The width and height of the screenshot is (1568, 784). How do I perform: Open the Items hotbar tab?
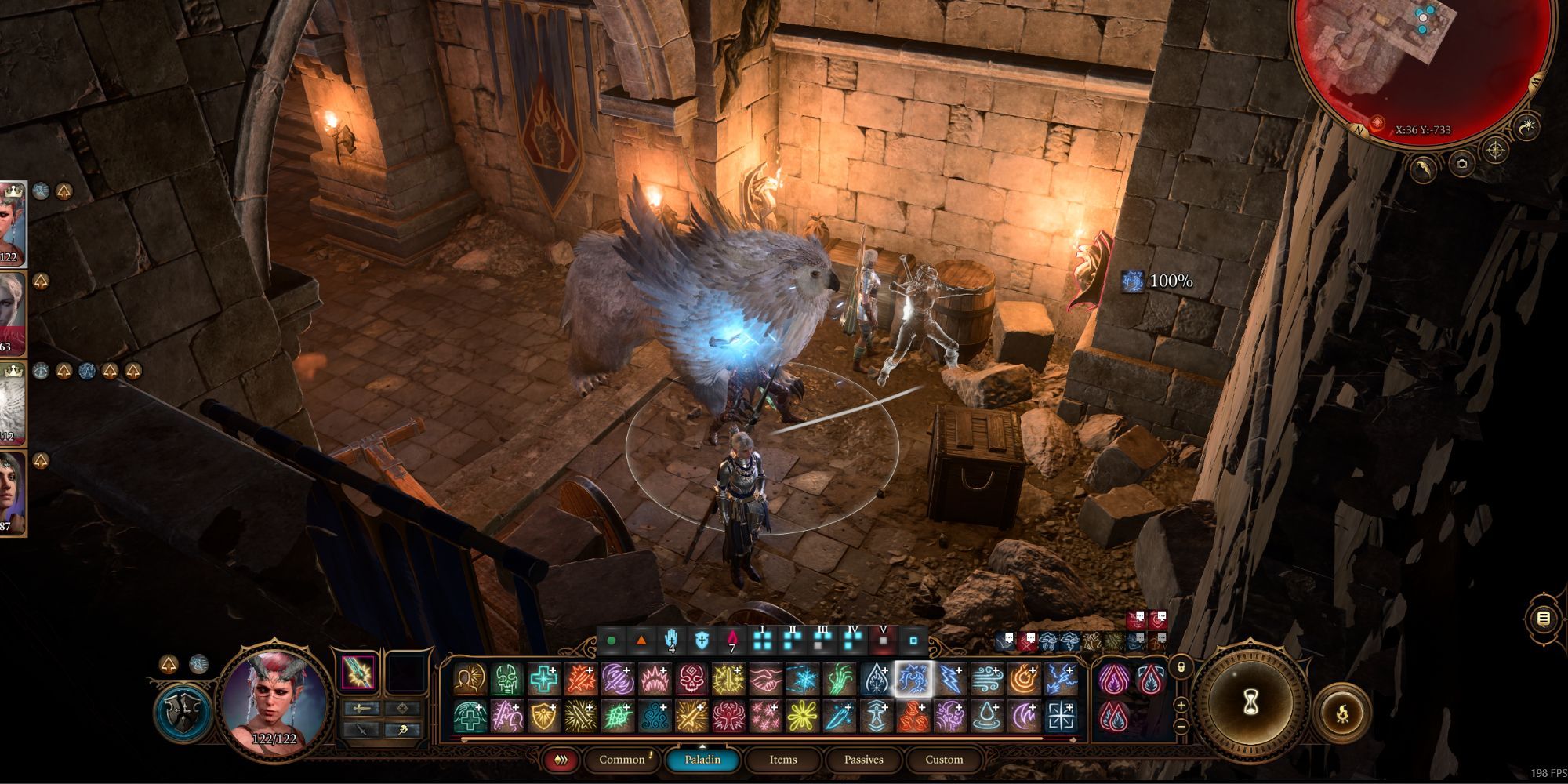tap(782, 759)
